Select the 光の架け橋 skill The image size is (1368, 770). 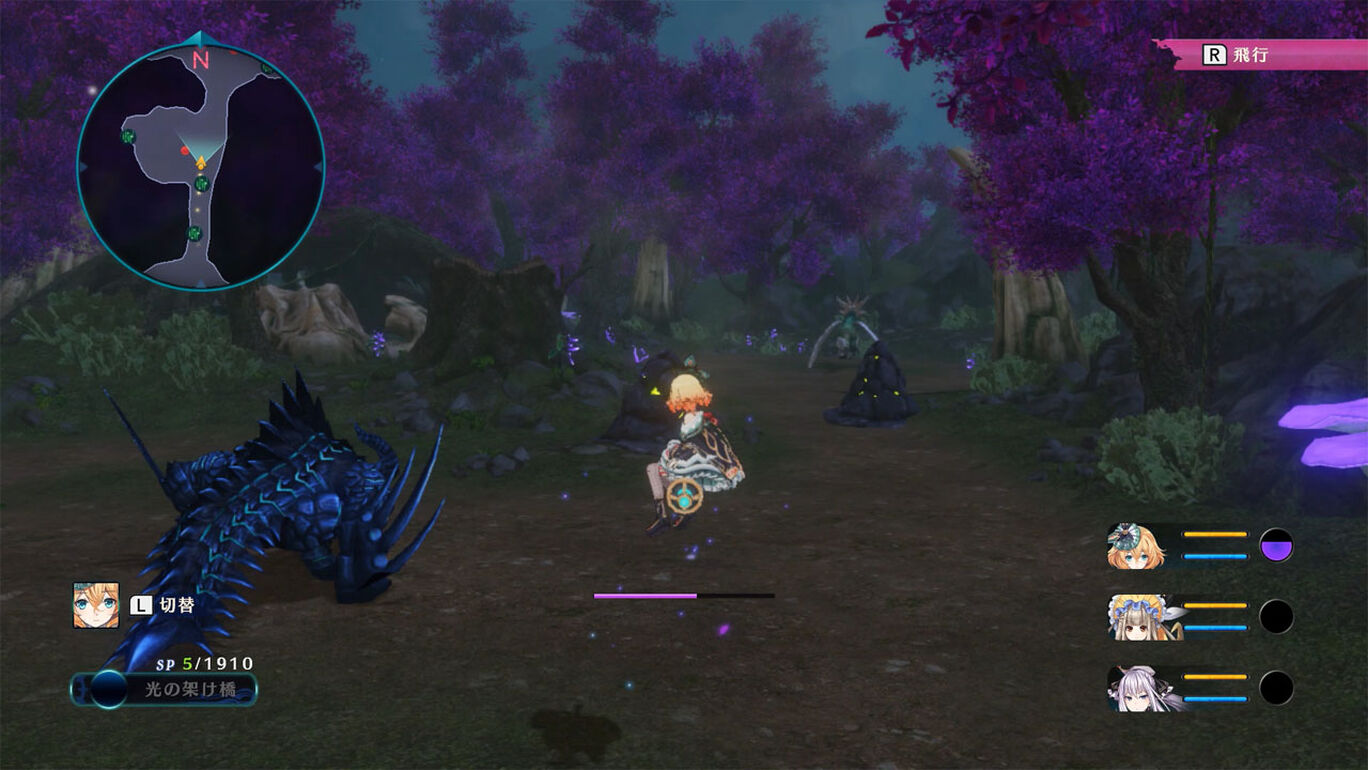(164, 689)
